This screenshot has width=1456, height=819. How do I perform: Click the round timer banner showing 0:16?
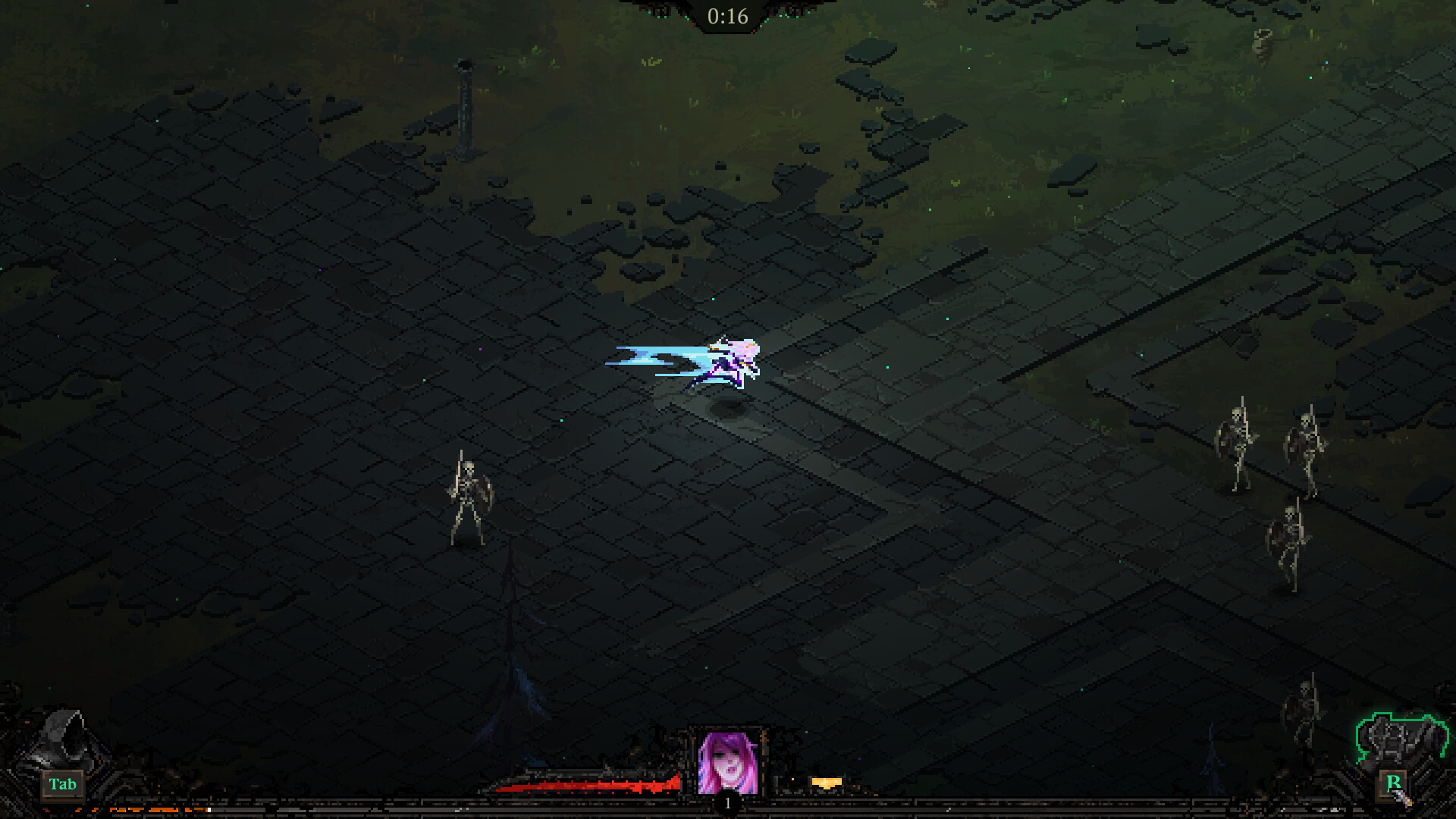(x=726, y=14)
